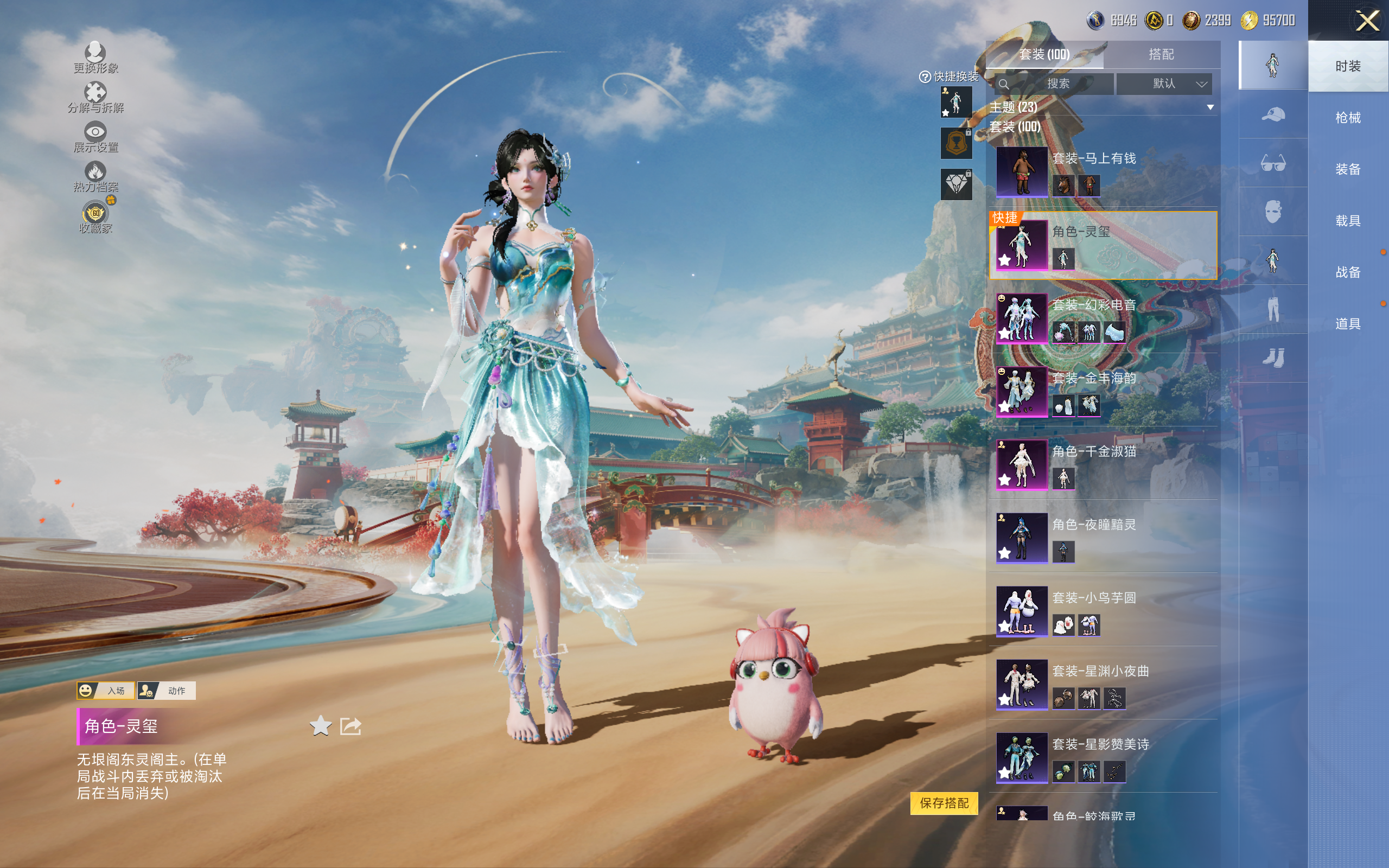Close the wardrobe screen
Image resolution: width=1389 pixels, height=868 pixels.
[1367, 22]
